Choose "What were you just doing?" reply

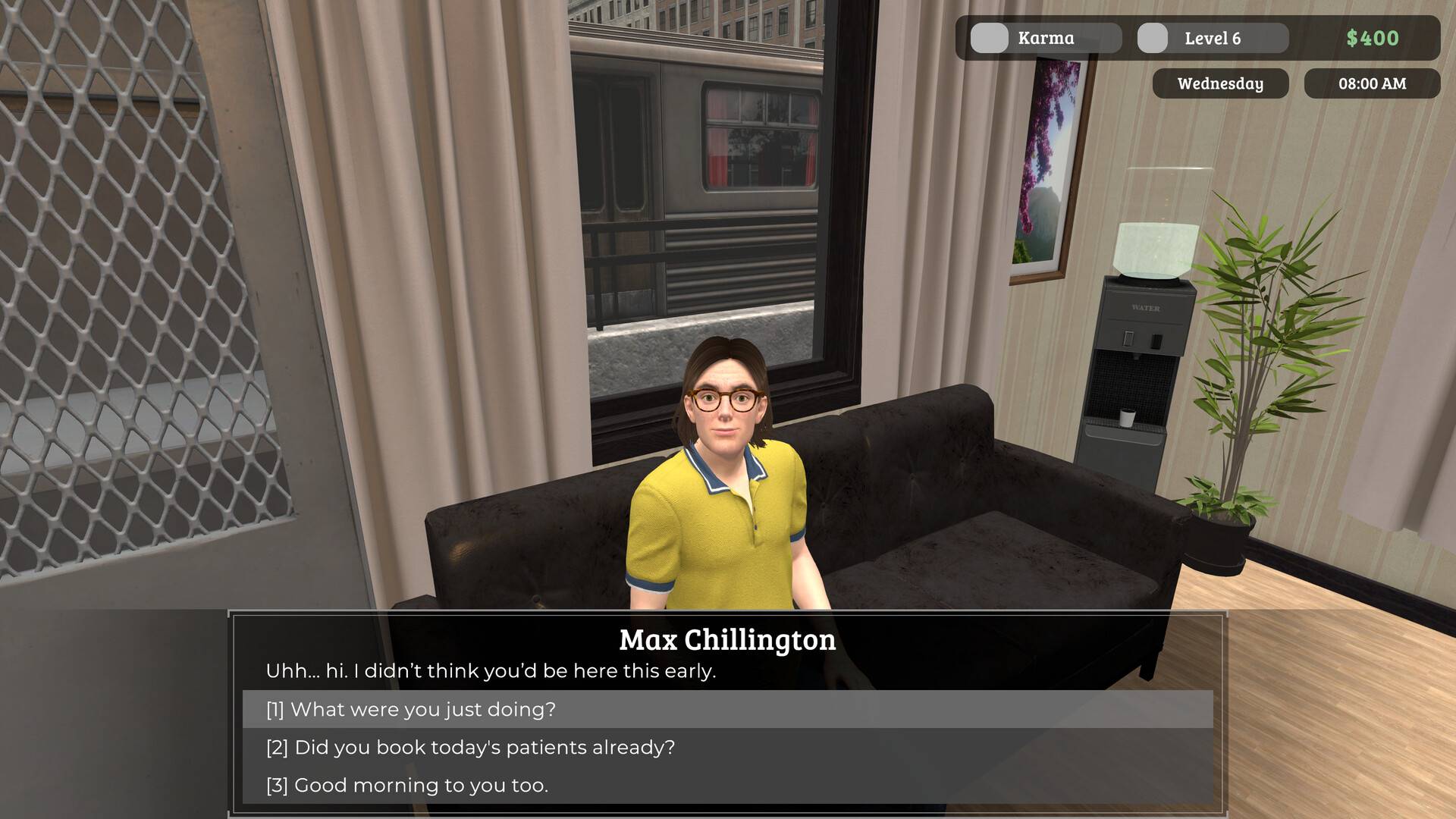411,709
